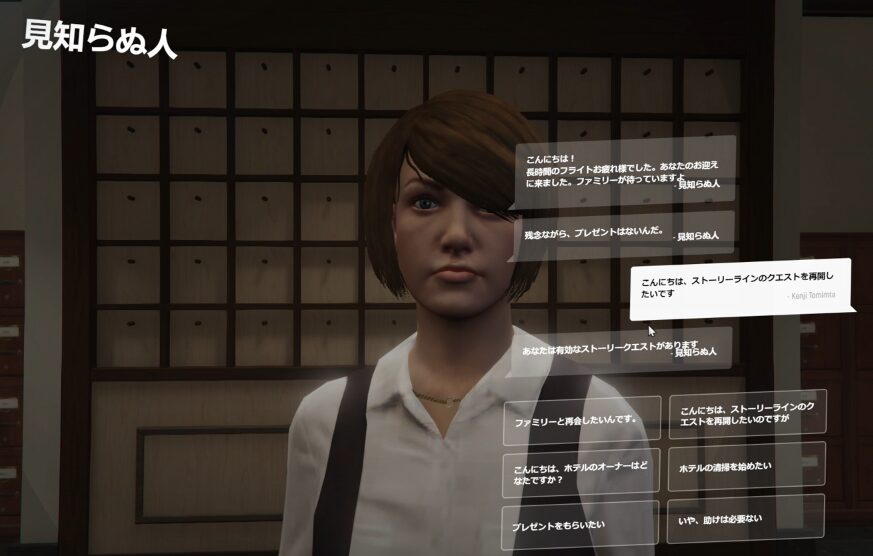Select the 'ストーリーラインのクエストを再開したい' option
The height and width of the screenshot is (556, 873).
pyautogui.click(x=746, y=414)
